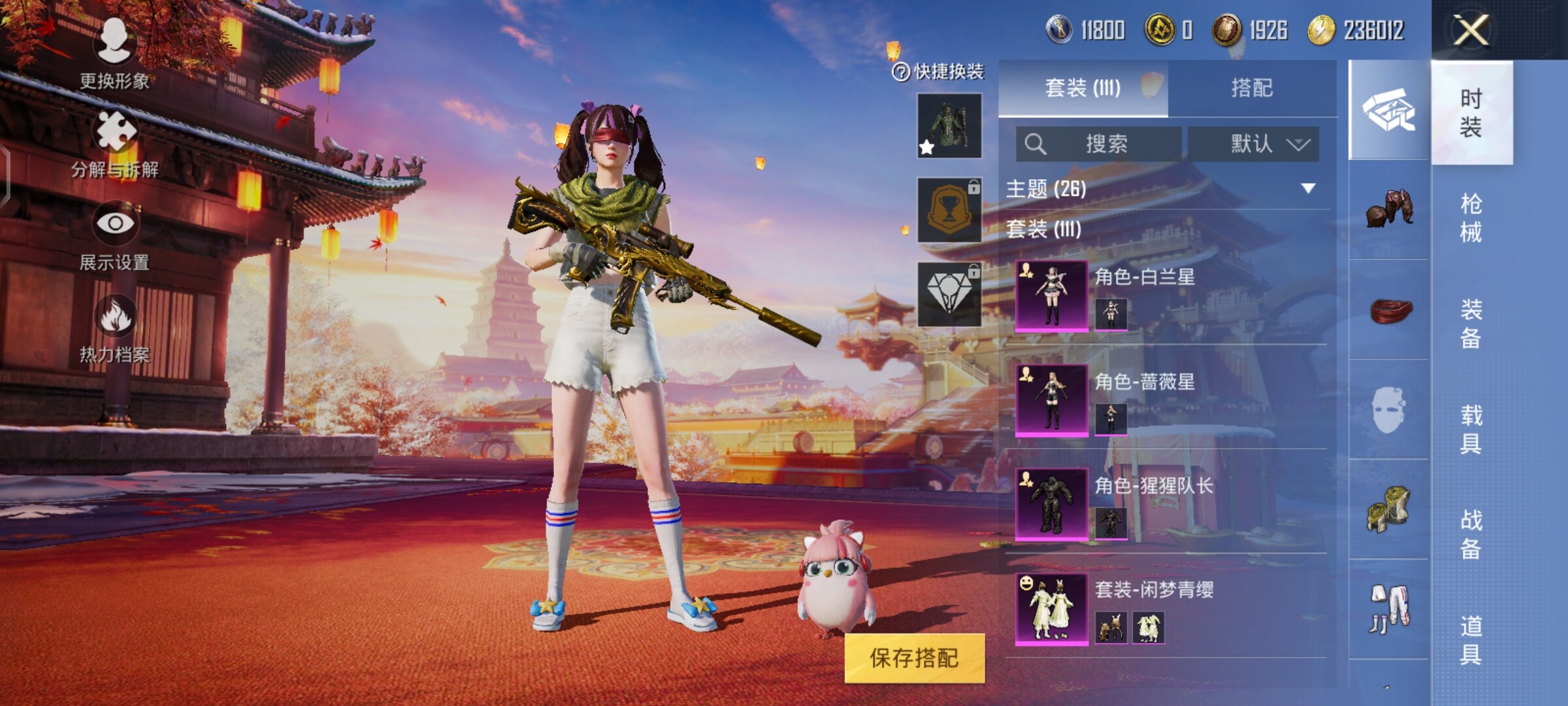Viewport: 1568px width, 706px height.
Task: Select the face mask category icon
Action: pyautogui.click(x=1388, y=410)
